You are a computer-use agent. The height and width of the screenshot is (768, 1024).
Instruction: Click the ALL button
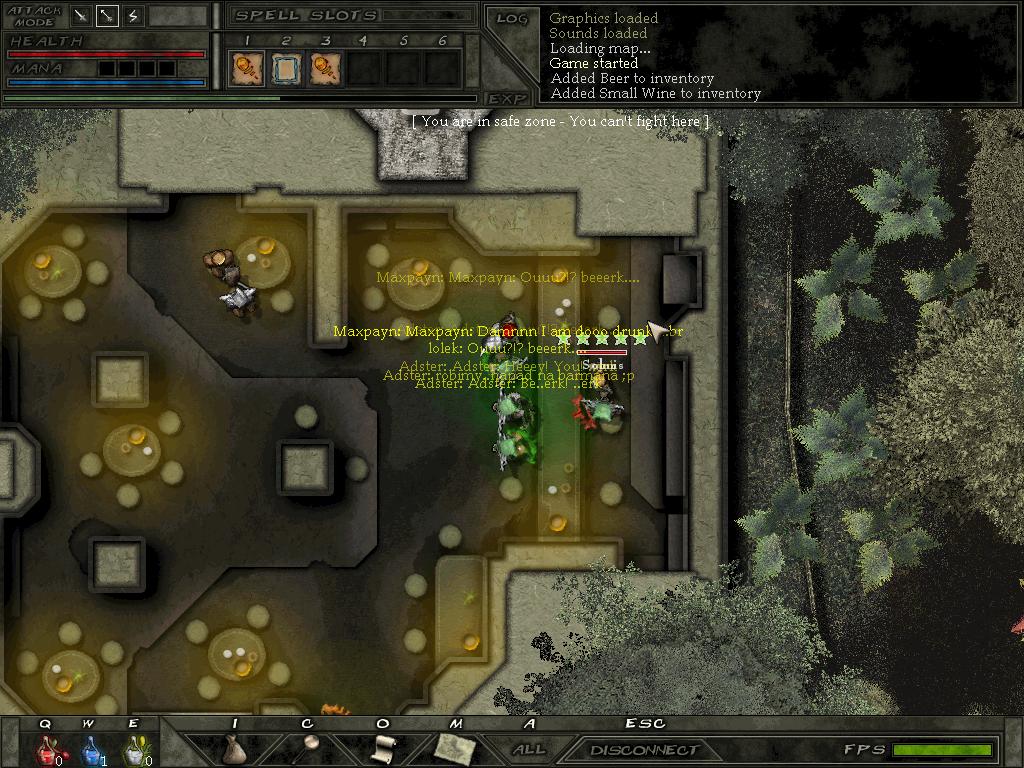click(529, 749)
